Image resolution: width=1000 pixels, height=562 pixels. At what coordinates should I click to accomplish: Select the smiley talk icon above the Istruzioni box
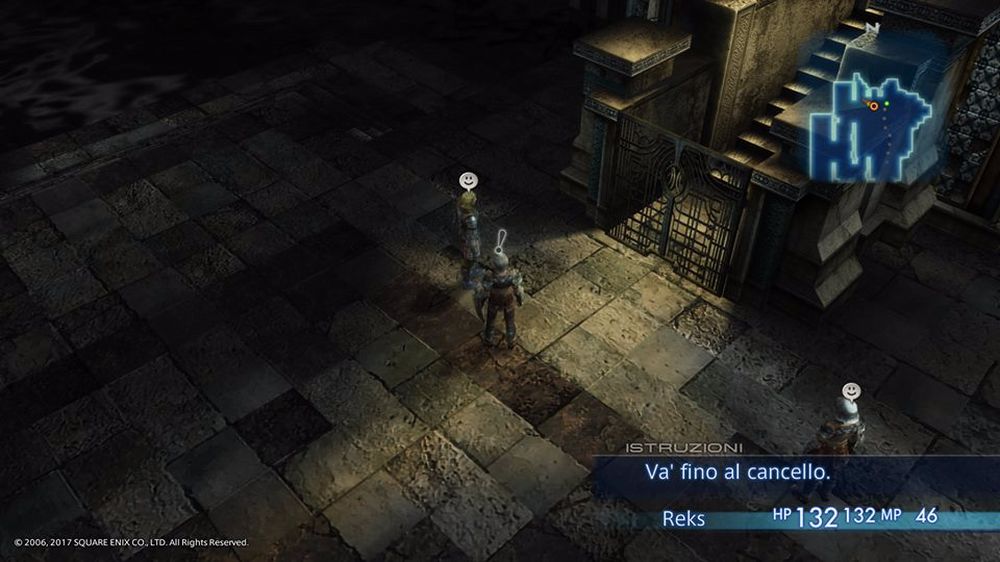[850, 388]
